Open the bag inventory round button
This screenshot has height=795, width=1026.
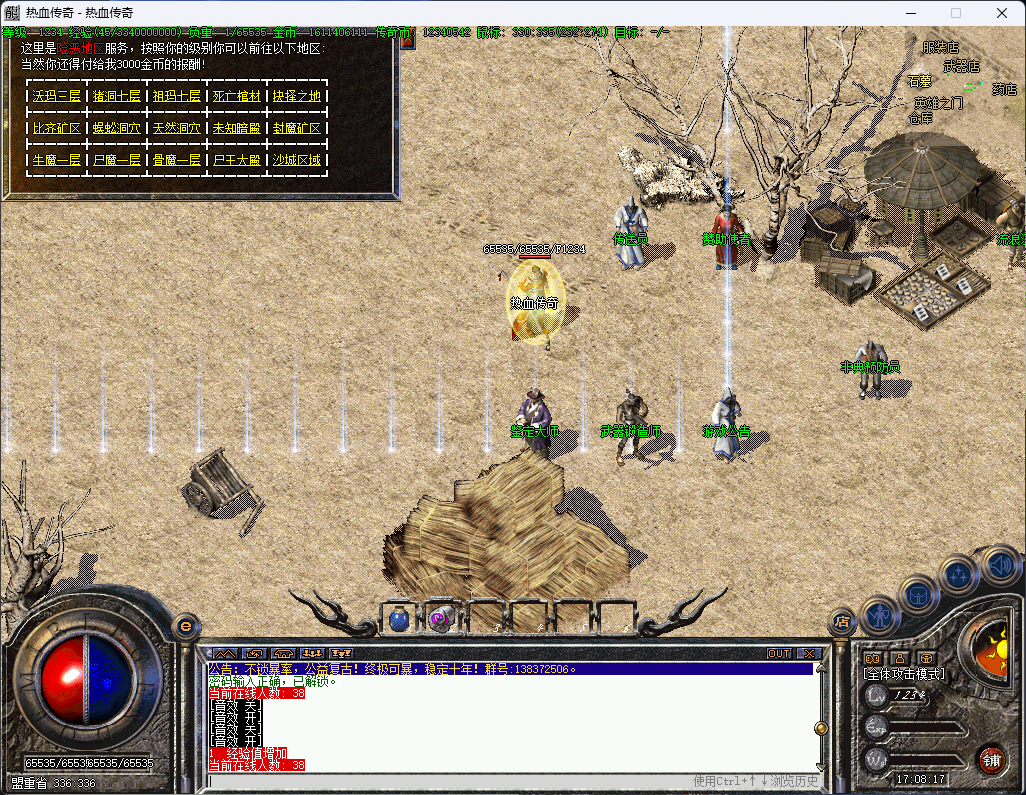pyautogui.click(x=919, y=595)
